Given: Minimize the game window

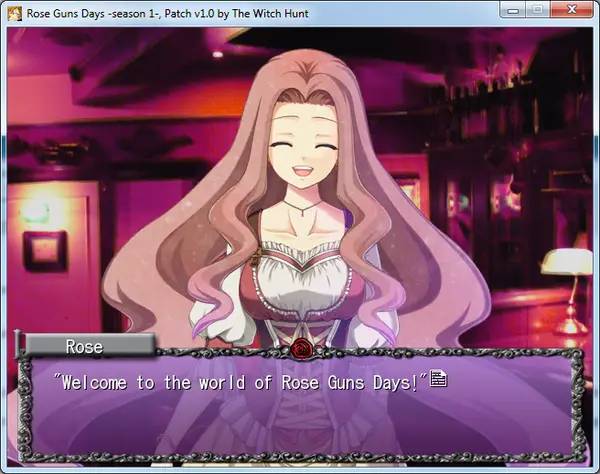Looking at the screenshot, I should (513, 10).
